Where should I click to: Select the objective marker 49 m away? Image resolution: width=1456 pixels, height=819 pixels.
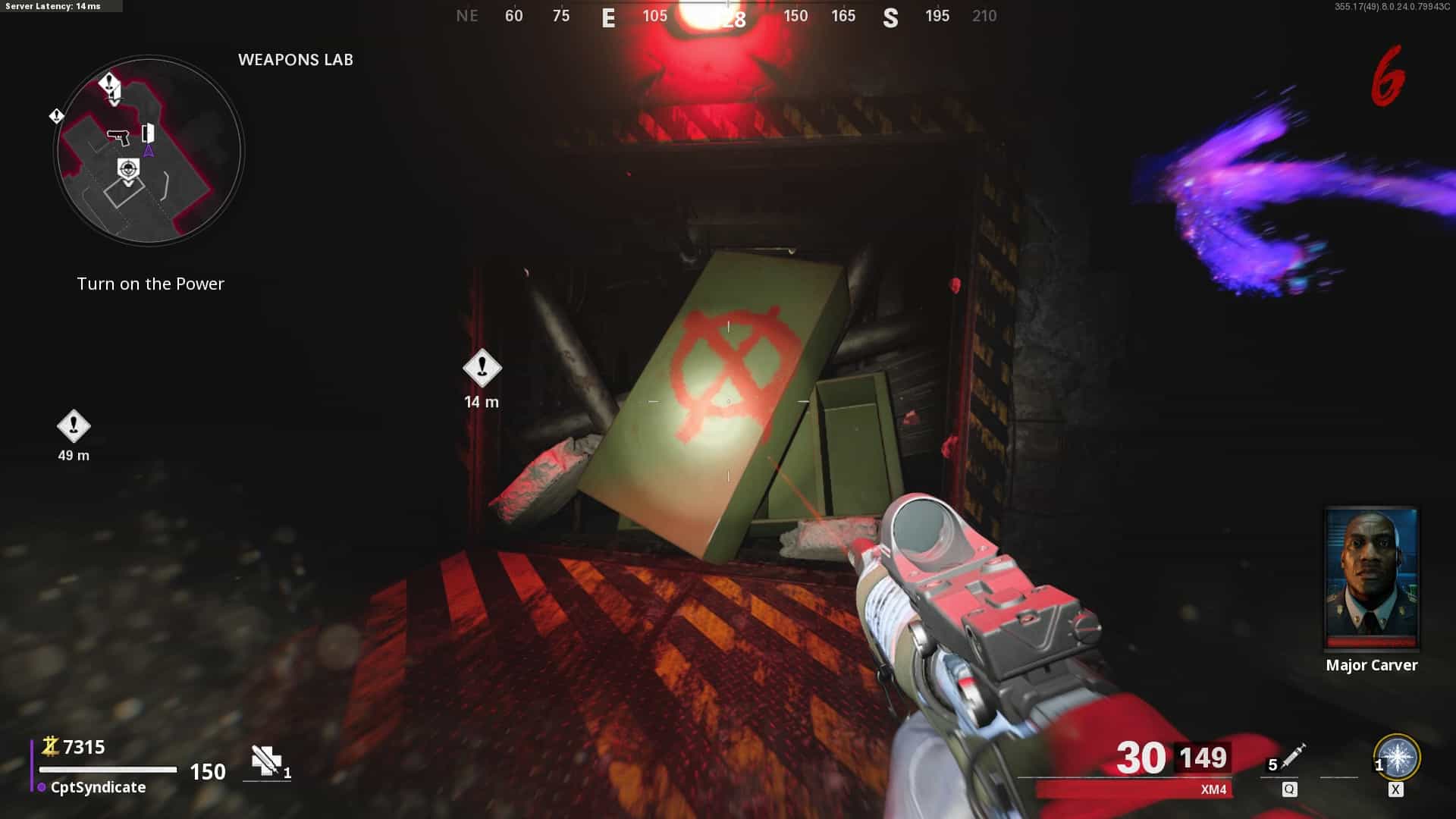74,426
